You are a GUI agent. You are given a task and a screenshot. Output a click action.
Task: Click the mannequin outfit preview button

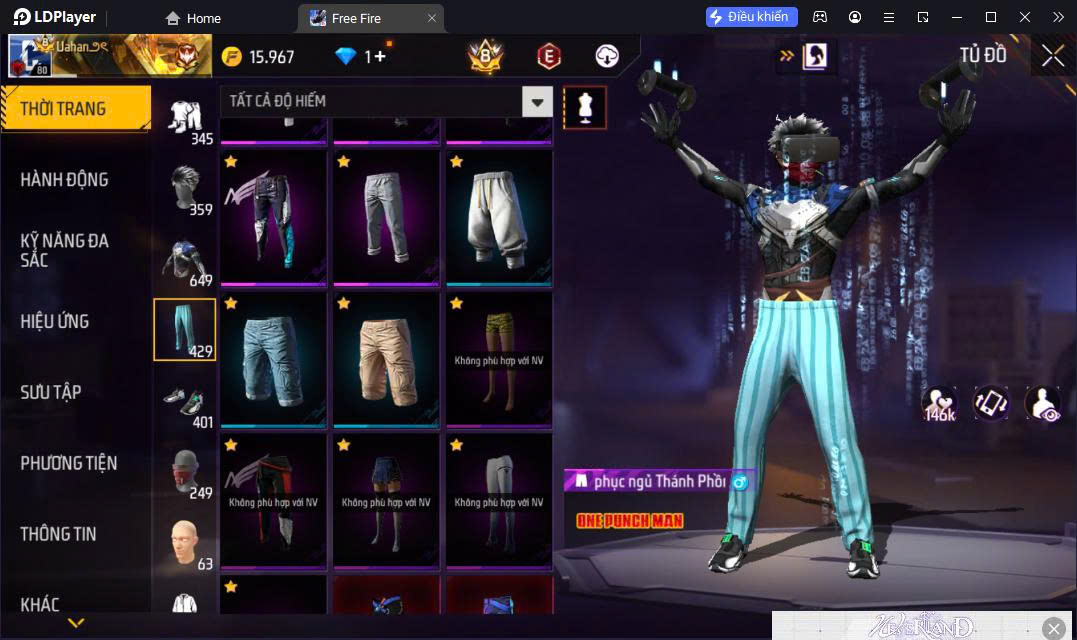tap(585, 107)
